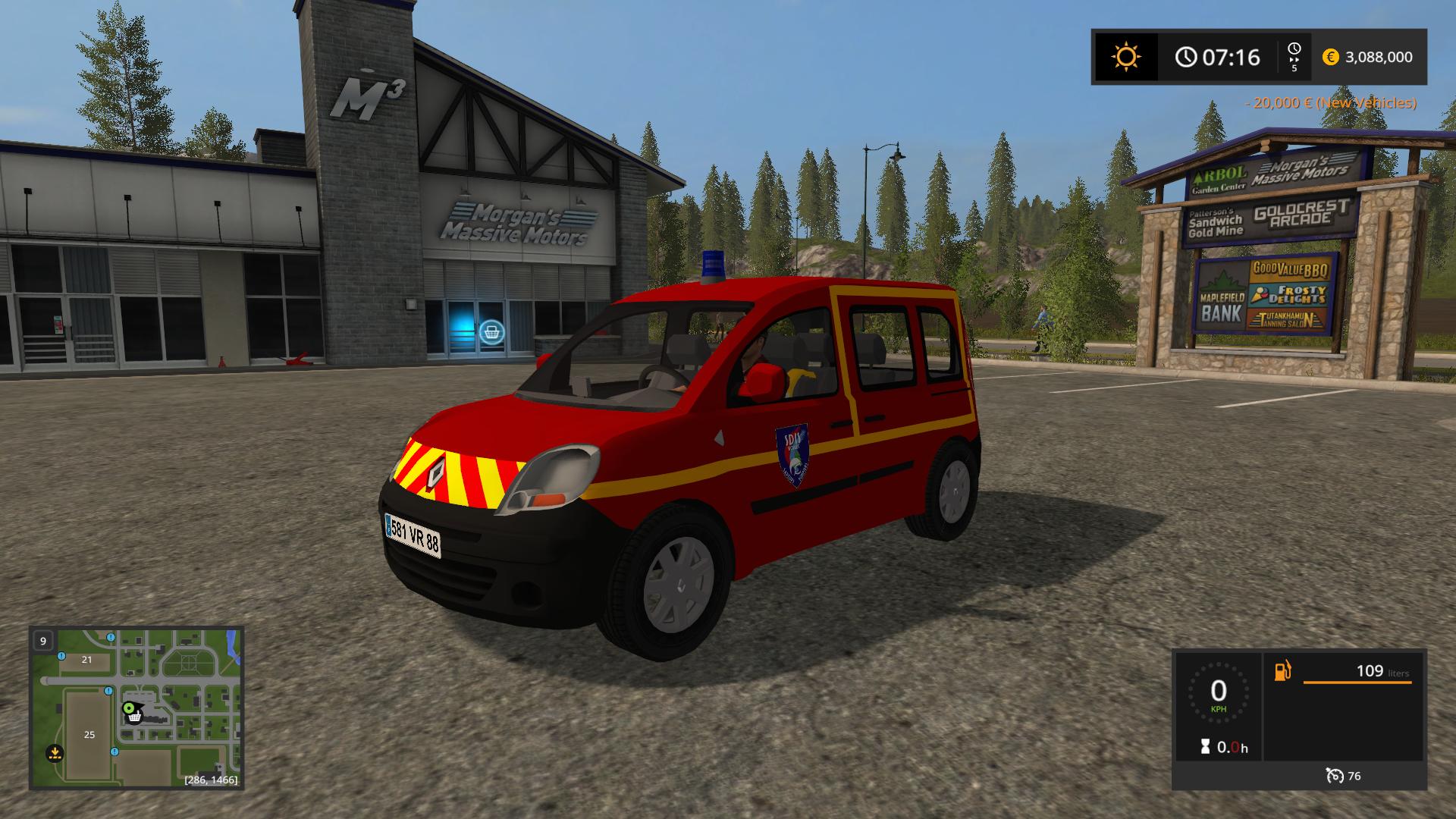Click the sun weather icon
The height and width of the screenshot is (819, 1456).
[1125, 57]
